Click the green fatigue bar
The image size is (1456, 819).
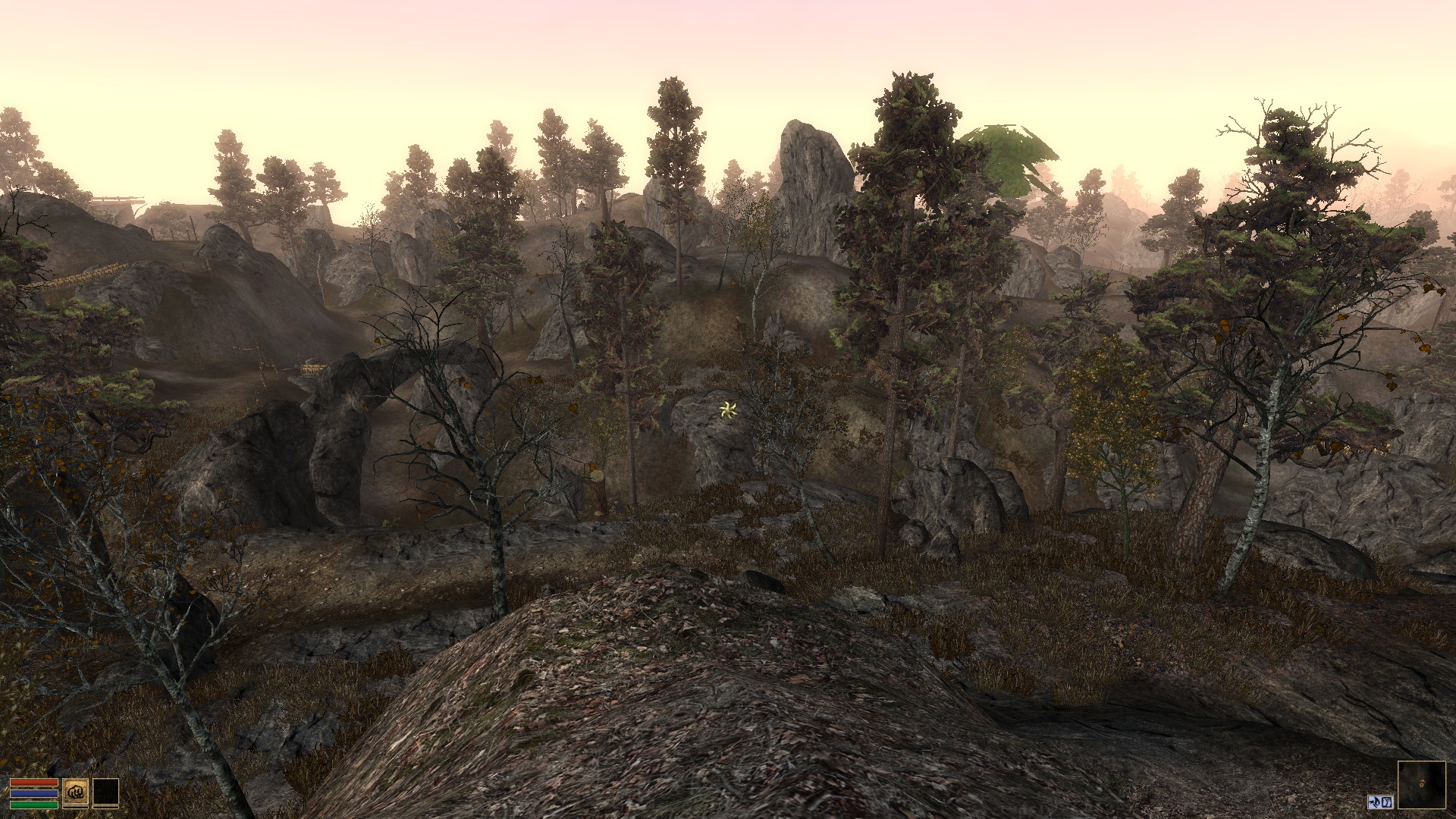click(x=34, y=805)
